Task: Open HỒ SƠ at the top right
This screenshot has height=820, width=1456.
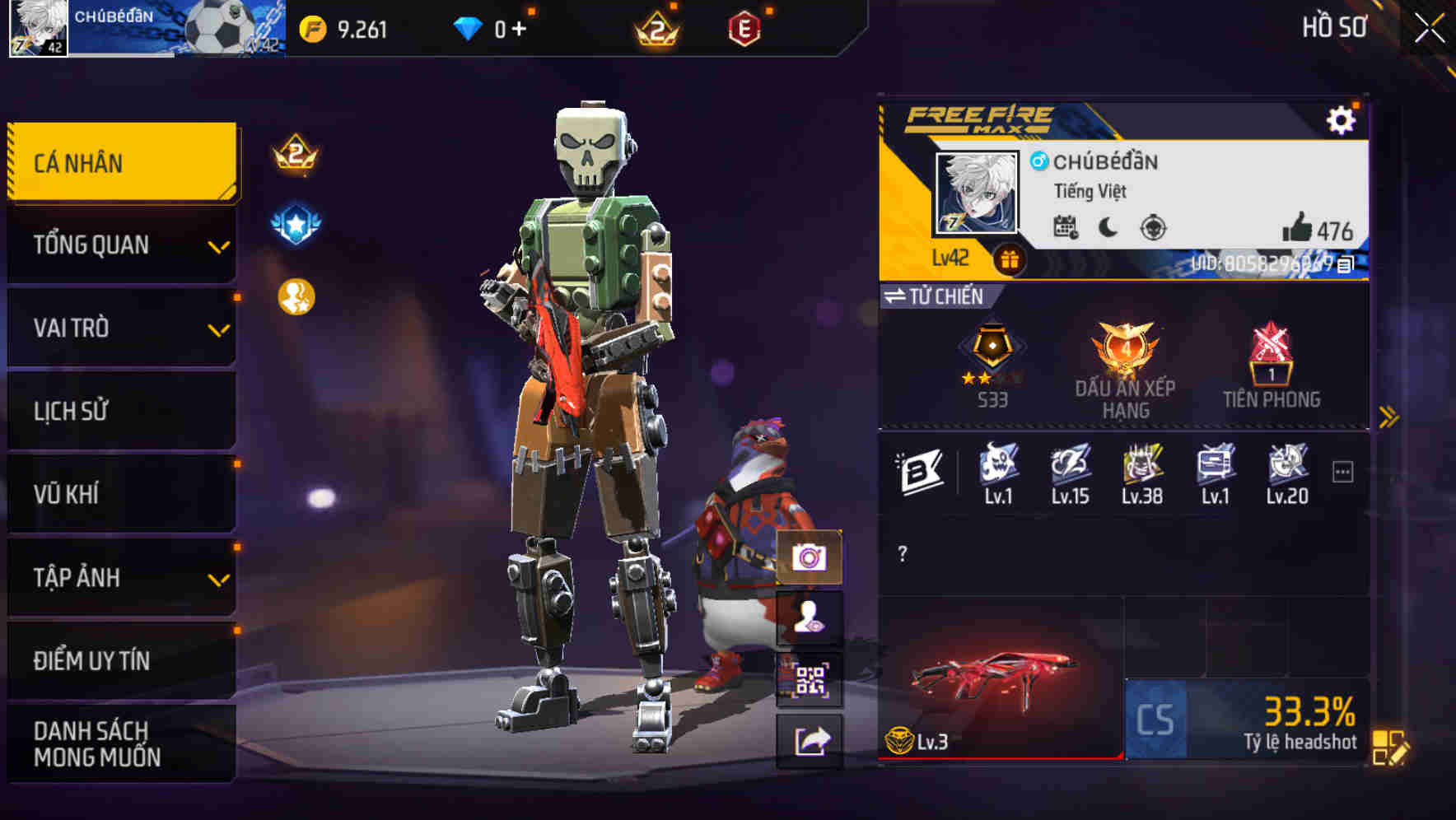Action: coord(1334,26)
